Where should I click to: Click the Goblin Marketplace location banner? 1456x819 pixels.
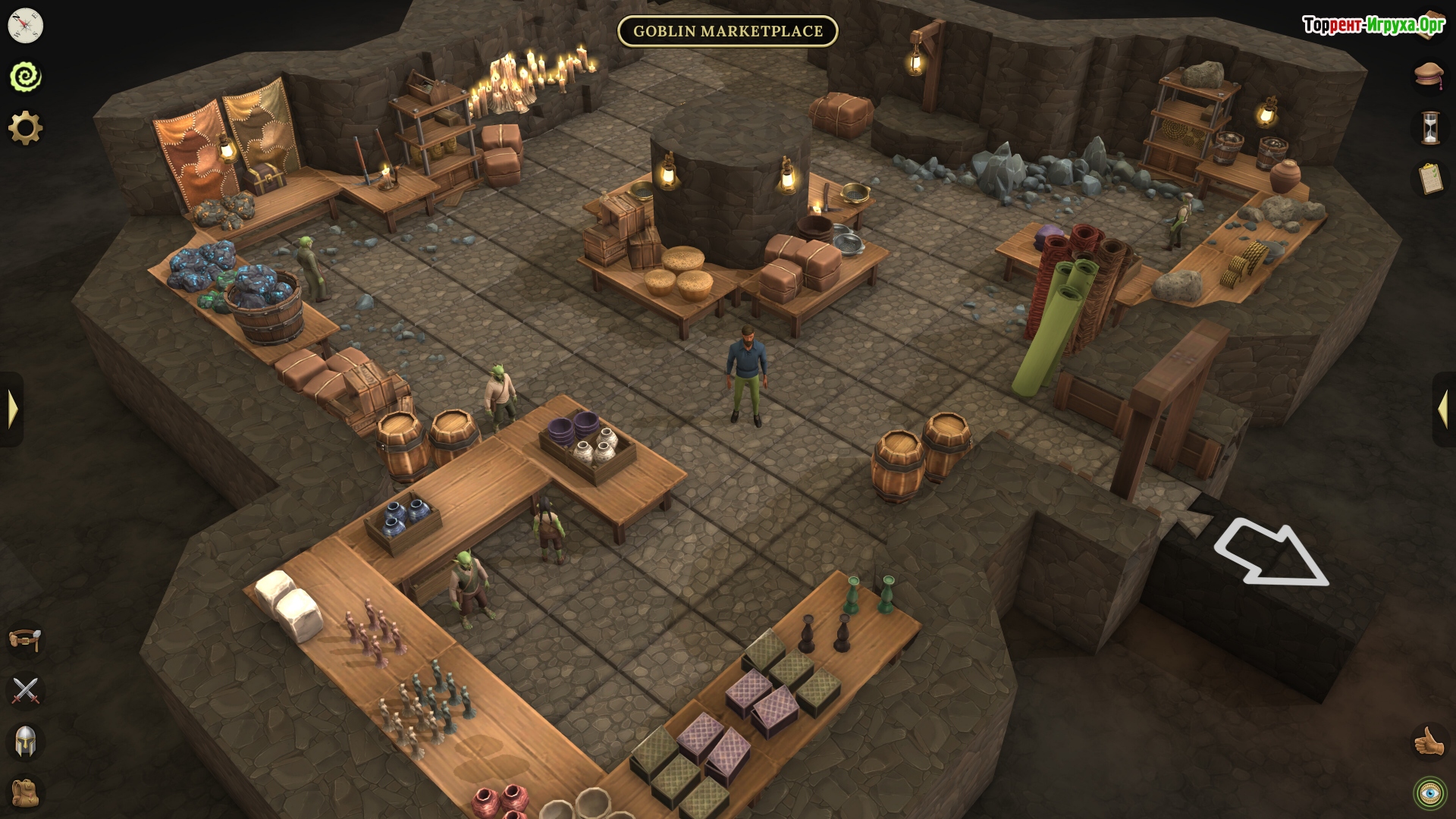pyautogui.click(x=727, y=31)
